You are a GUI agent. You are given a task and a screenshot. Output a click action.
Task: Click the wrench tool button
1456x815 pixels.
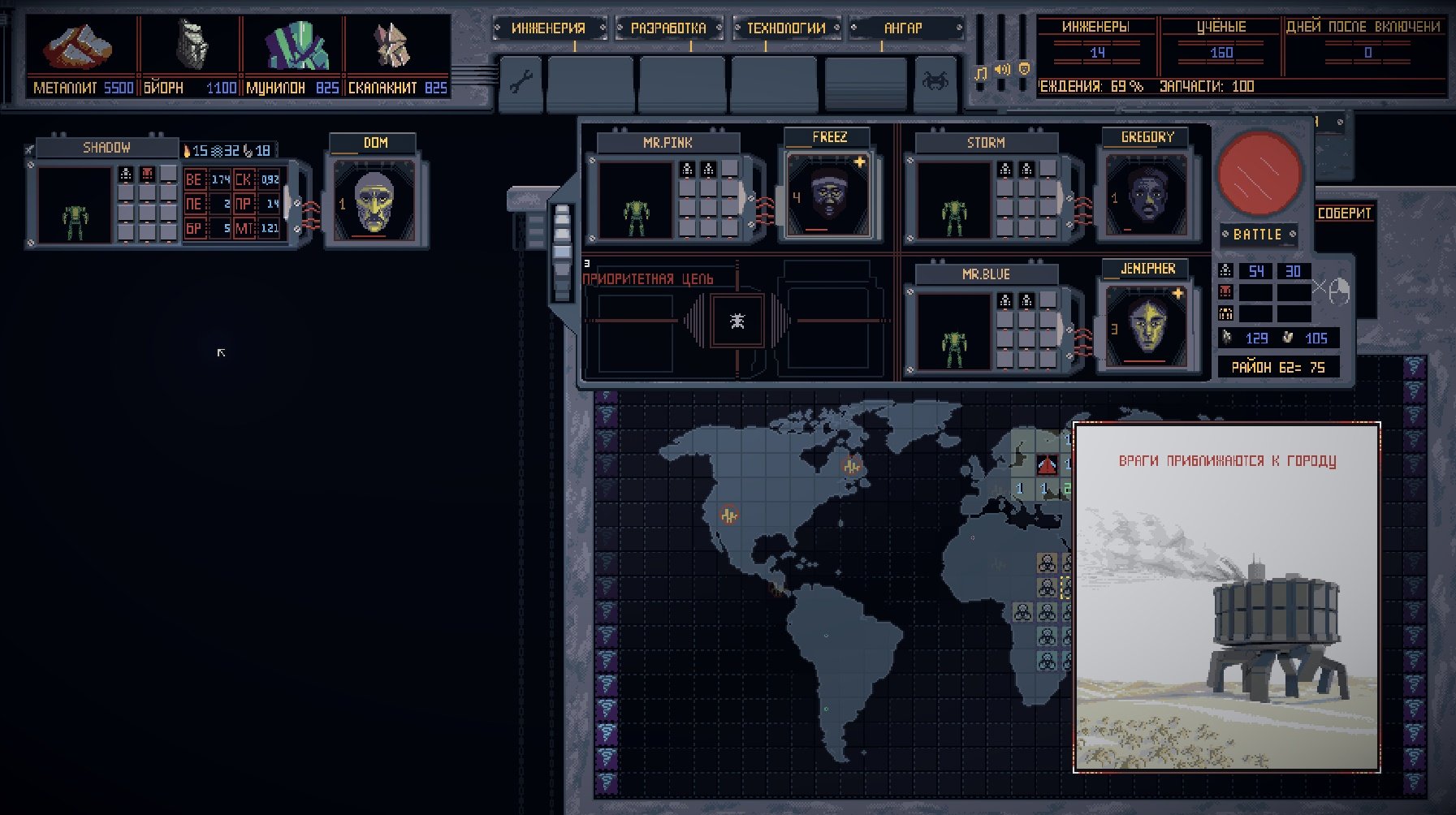(x=521, y=81)
